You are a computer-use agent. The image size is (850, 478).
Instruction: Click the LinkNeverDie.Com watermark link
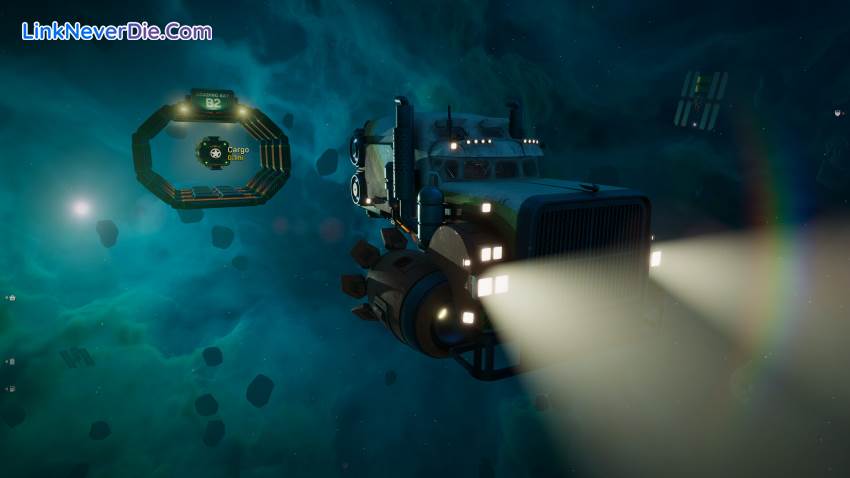coord(117,31)
